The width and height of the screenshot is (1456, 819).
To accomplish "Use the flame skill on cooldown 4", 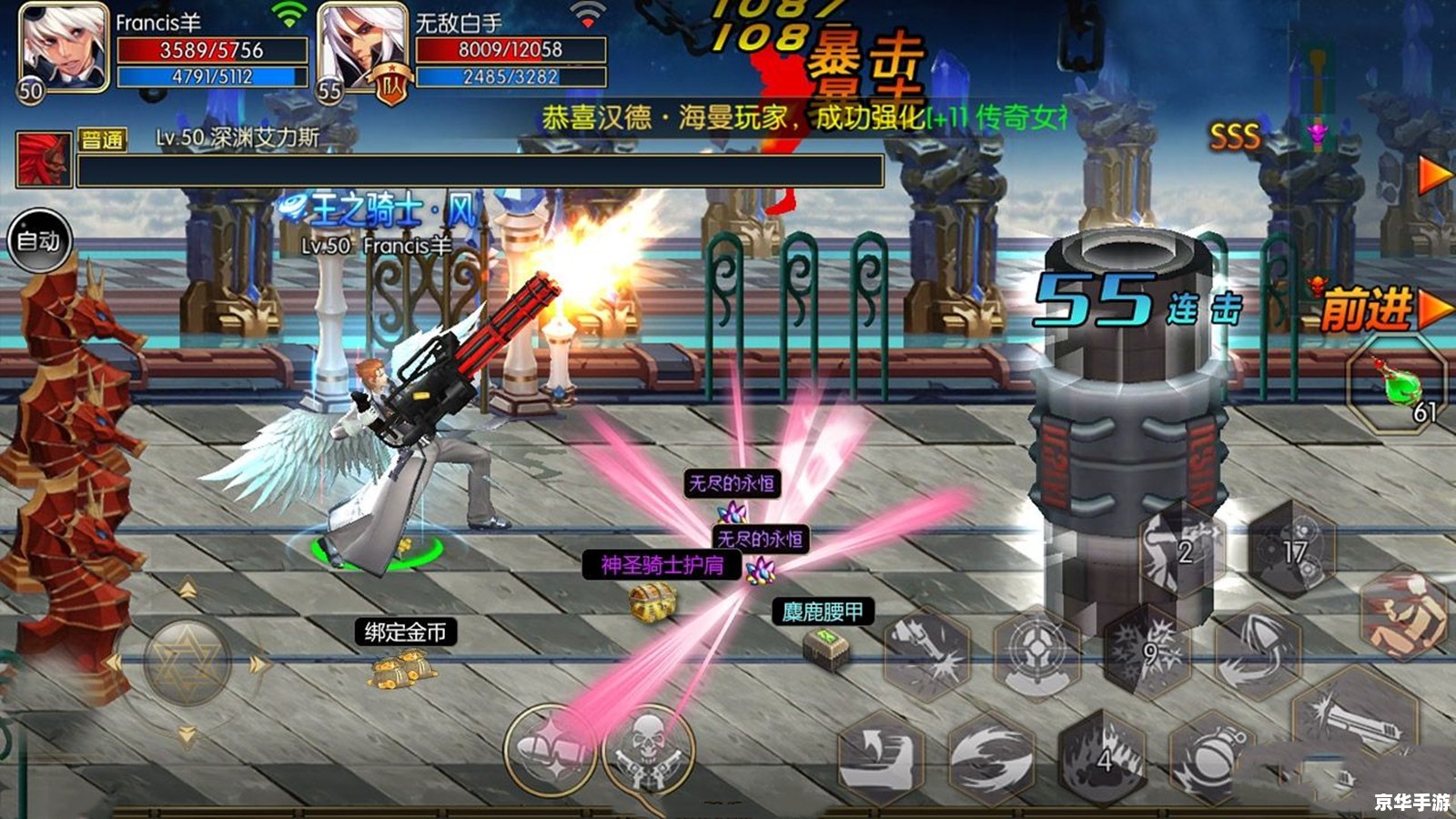I will [1105, 757].
